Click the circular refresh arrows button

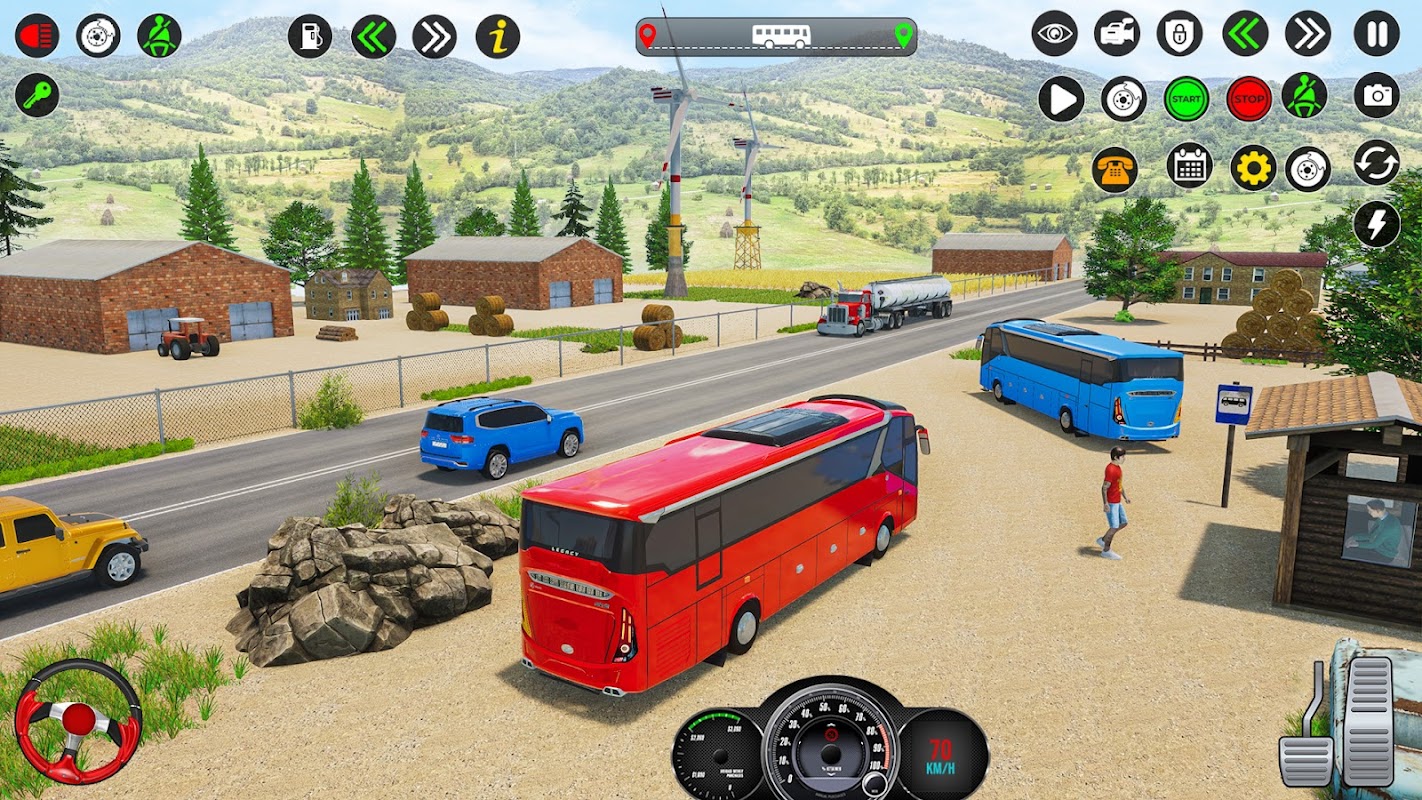[1376, 162]
